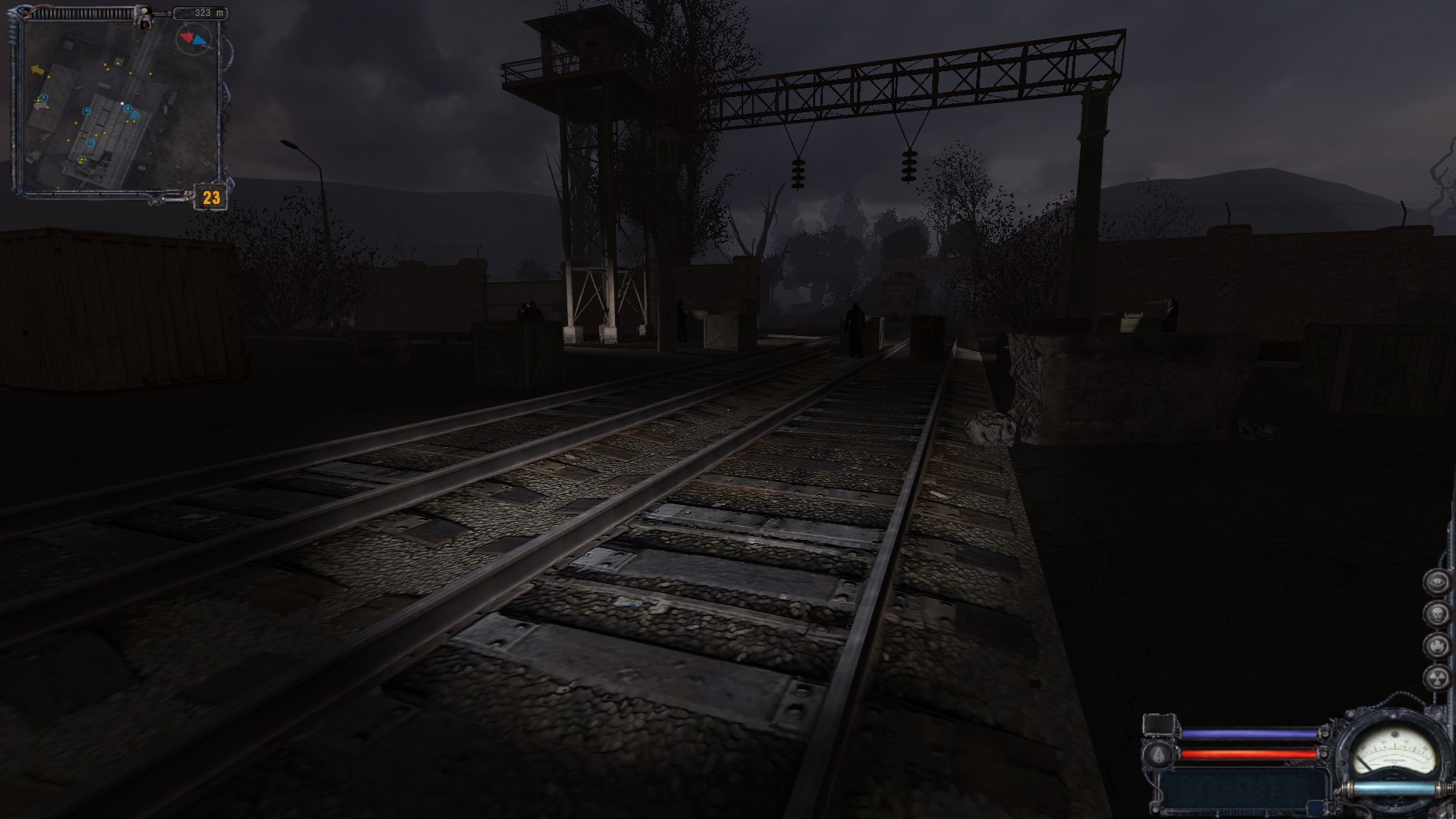Click the blue upward-arrow transition marker on the minimap

pyautogui.click(x=127, y=109)
